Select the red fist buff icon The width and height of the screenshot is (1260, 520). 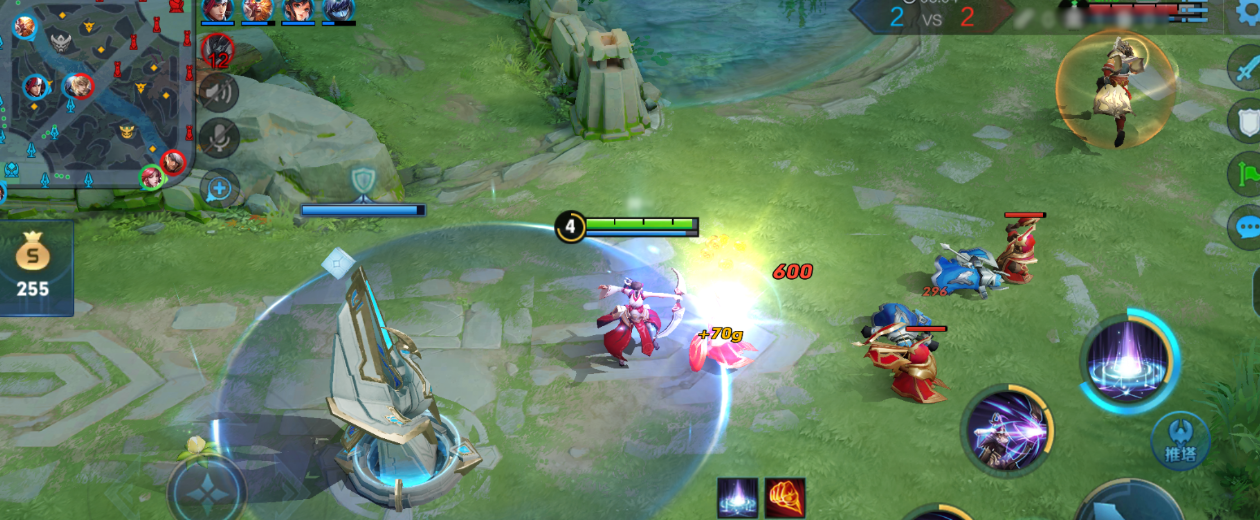click(x=785, y=497)
